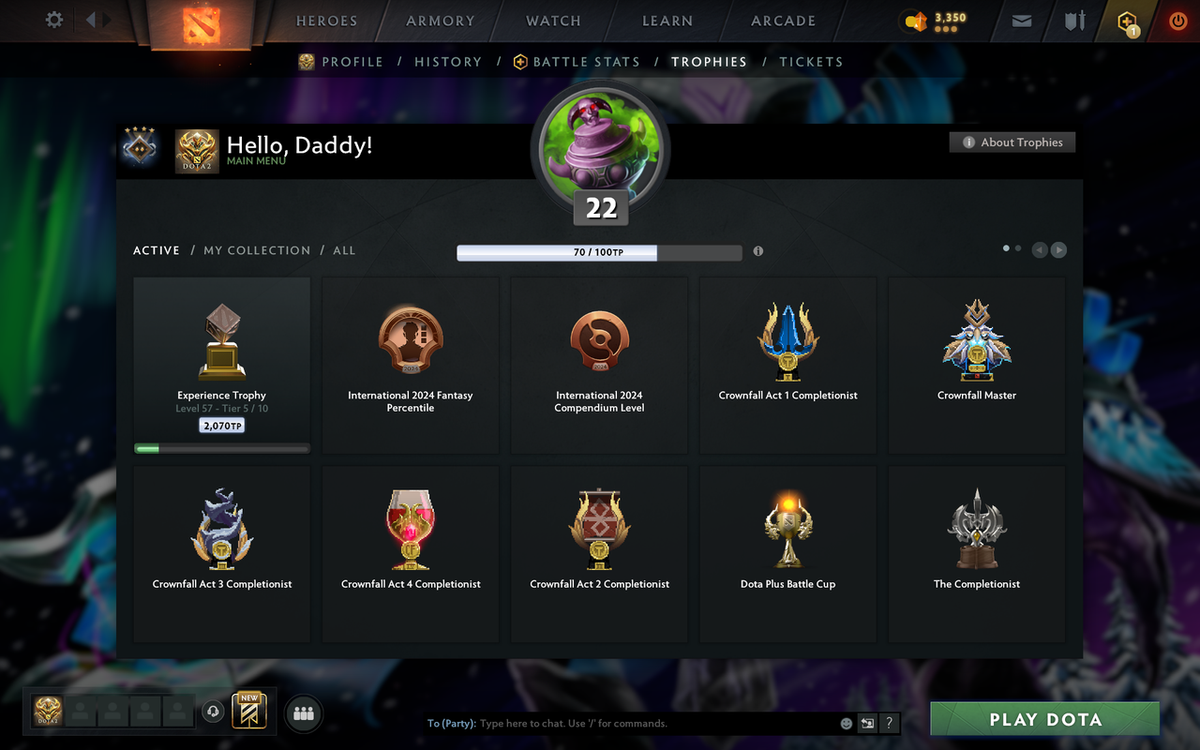Show the match History tab
1200x750 pixels.
point(448,62)
